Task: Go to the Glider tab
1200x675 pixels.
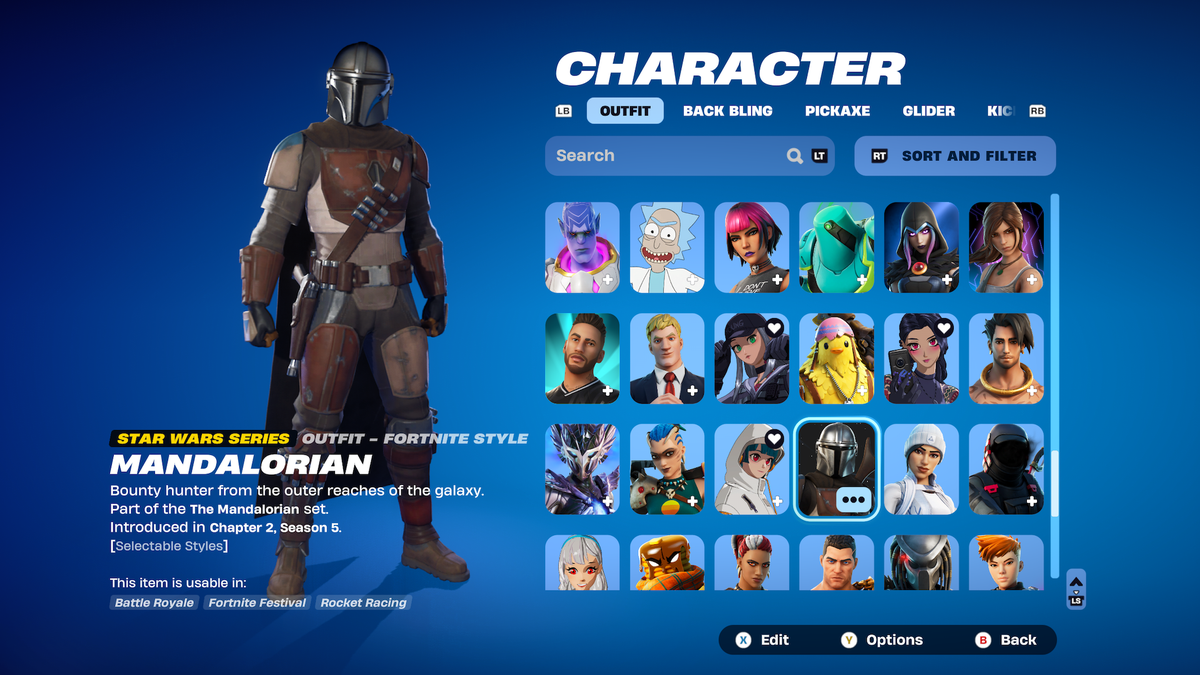Action: click(928, 111)
